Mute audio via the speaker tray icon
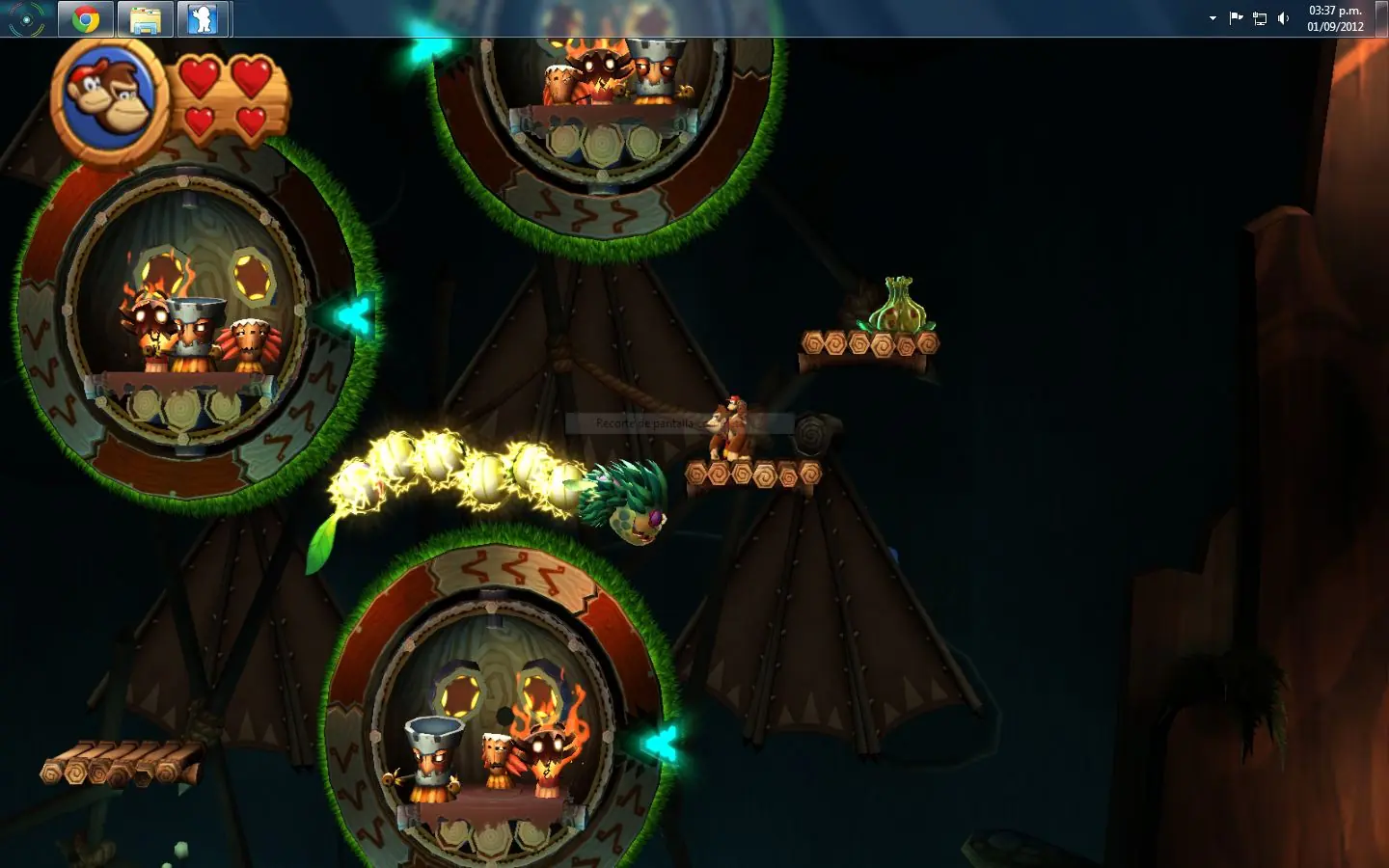 (1282, 17)
